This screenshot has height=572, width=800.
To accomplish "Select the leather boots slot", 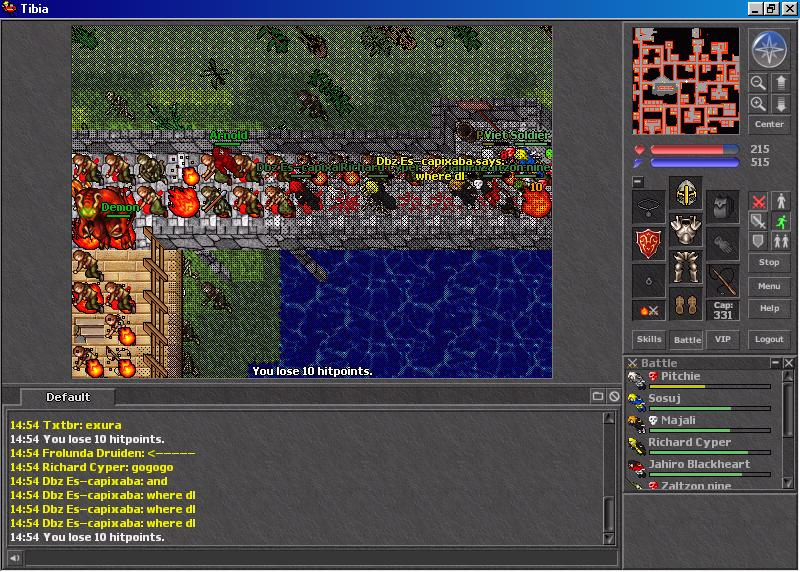I will [685, 304].
